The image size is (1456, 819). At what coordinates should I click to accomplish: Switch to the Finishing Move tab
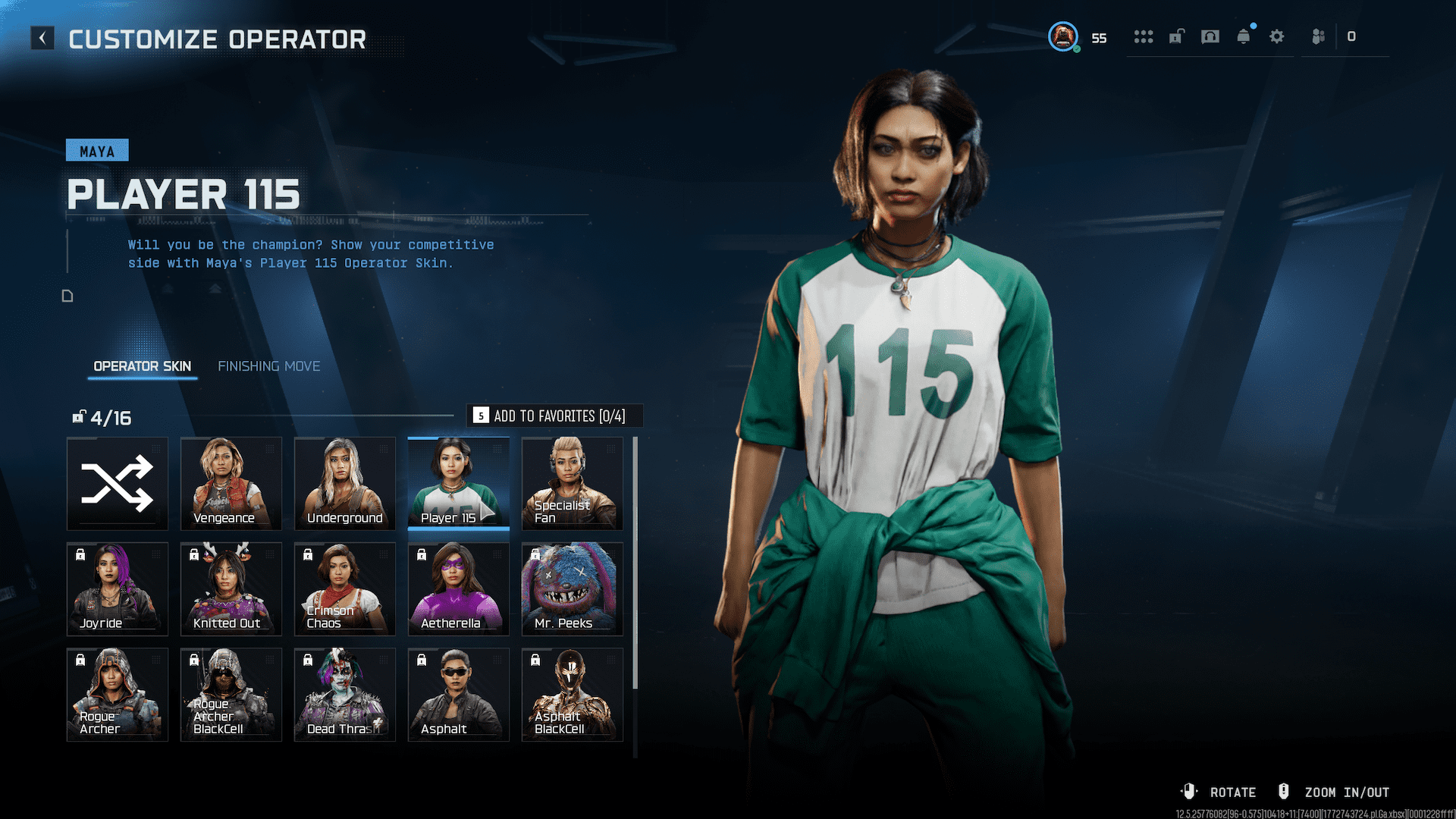tap(268, 366)
